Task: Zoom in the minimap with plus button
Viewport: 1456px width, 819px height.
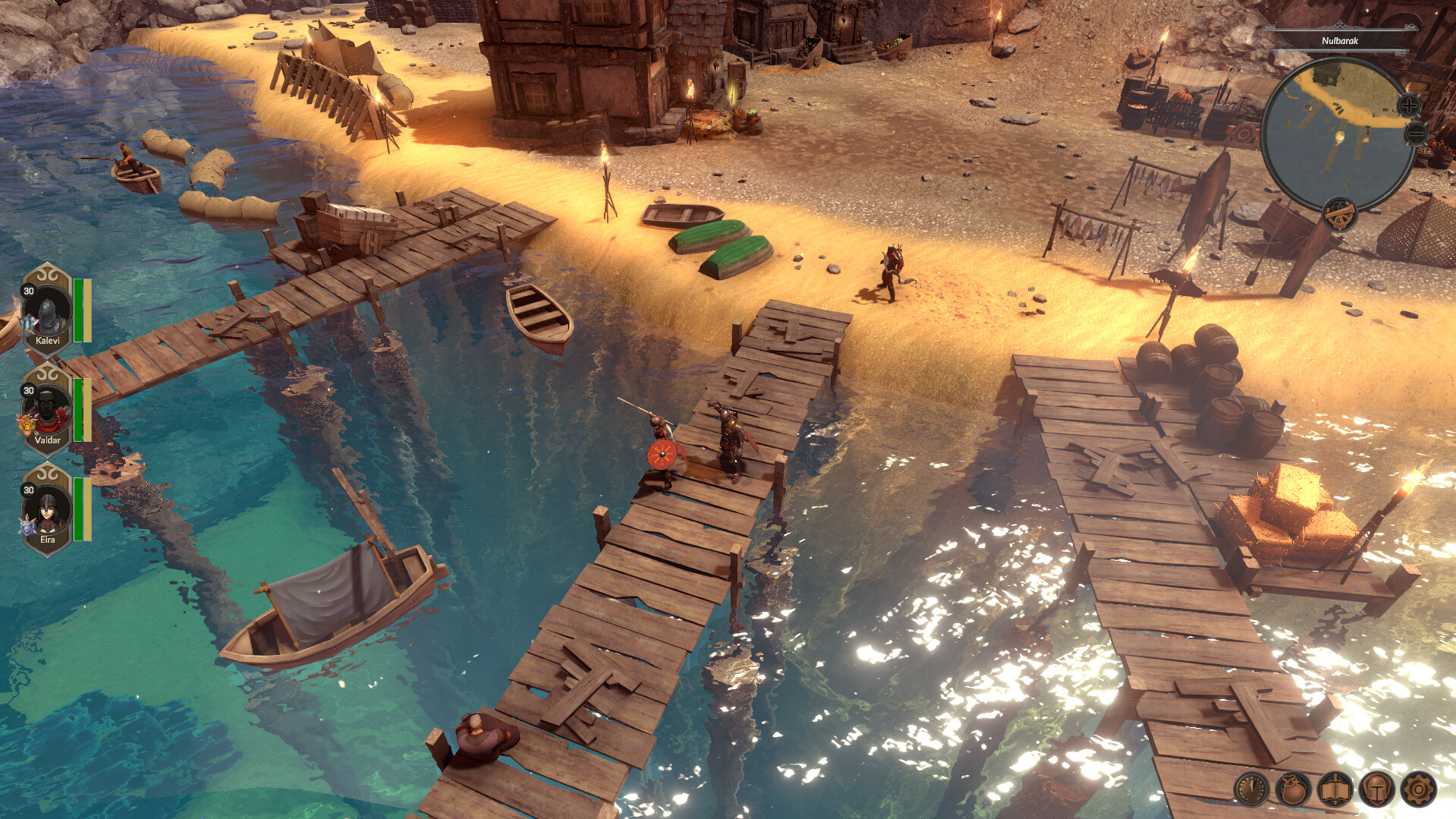Action: (x=1409, y=106)
